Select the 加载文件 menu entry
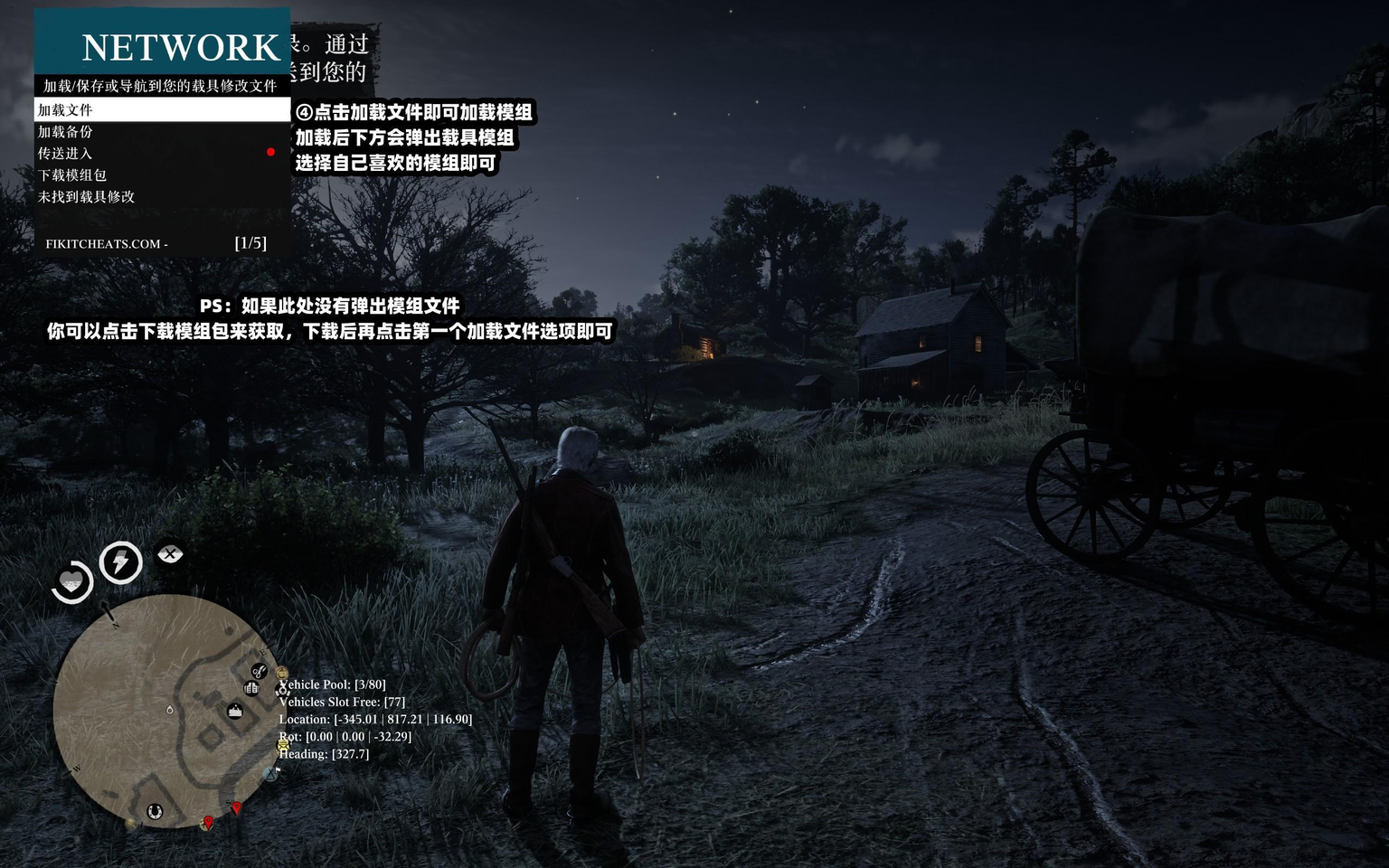The width and height of the screenshot is (1389, 868). click(161, 110)
